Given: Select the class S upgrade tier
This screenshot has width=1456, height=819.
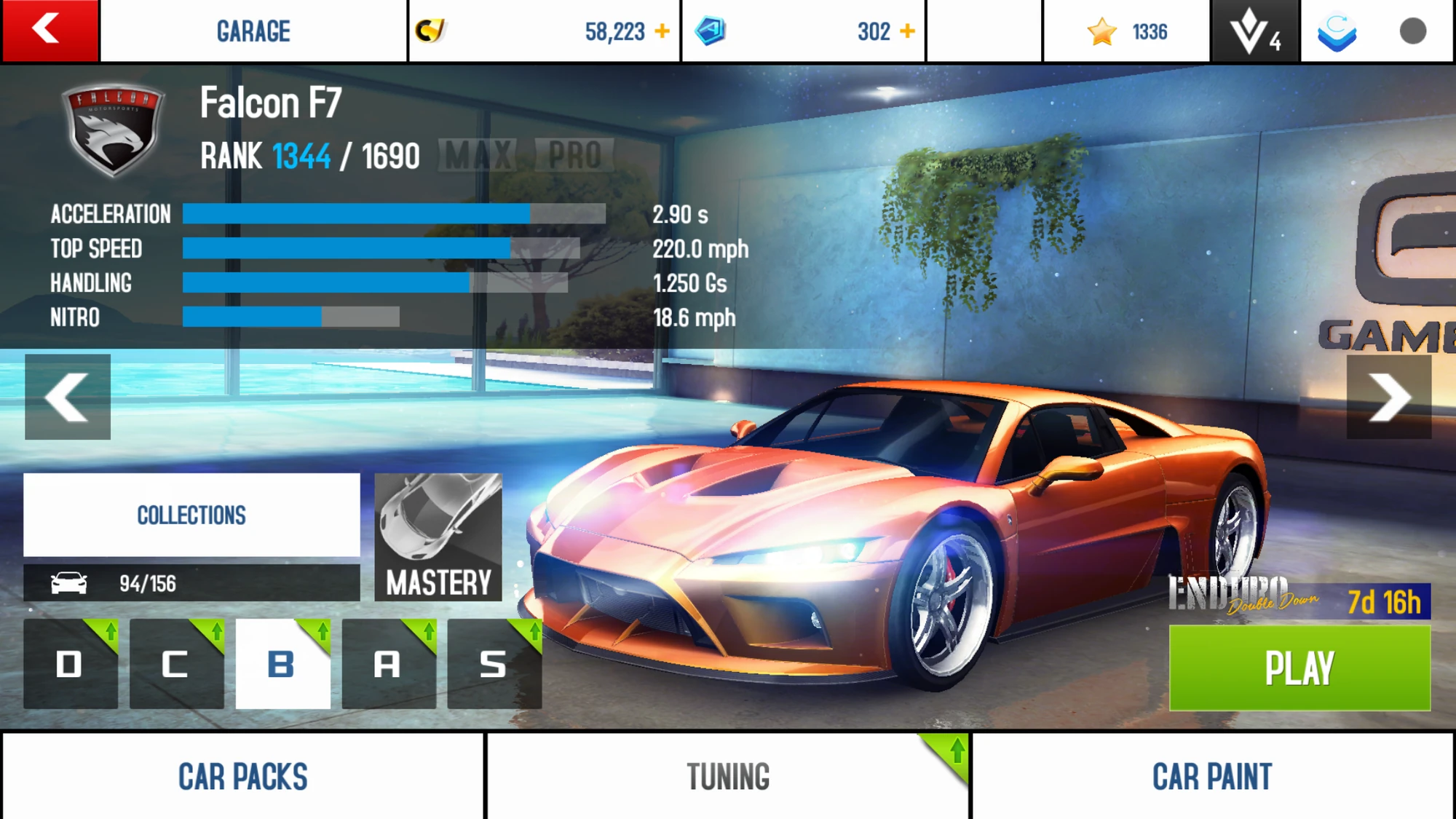Looking at the screenshot, I should click(494, 664).
